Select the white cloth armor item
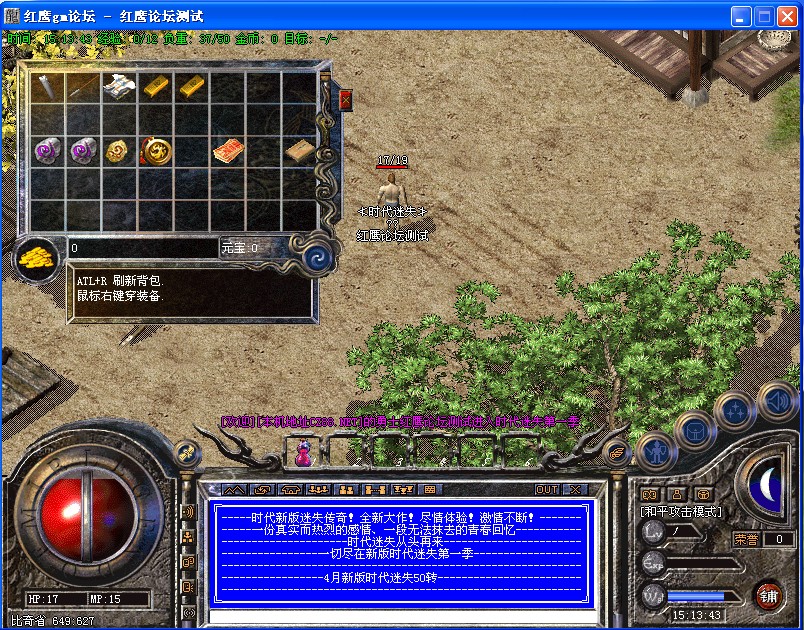 pyautogui.click(x=119, y=86)
